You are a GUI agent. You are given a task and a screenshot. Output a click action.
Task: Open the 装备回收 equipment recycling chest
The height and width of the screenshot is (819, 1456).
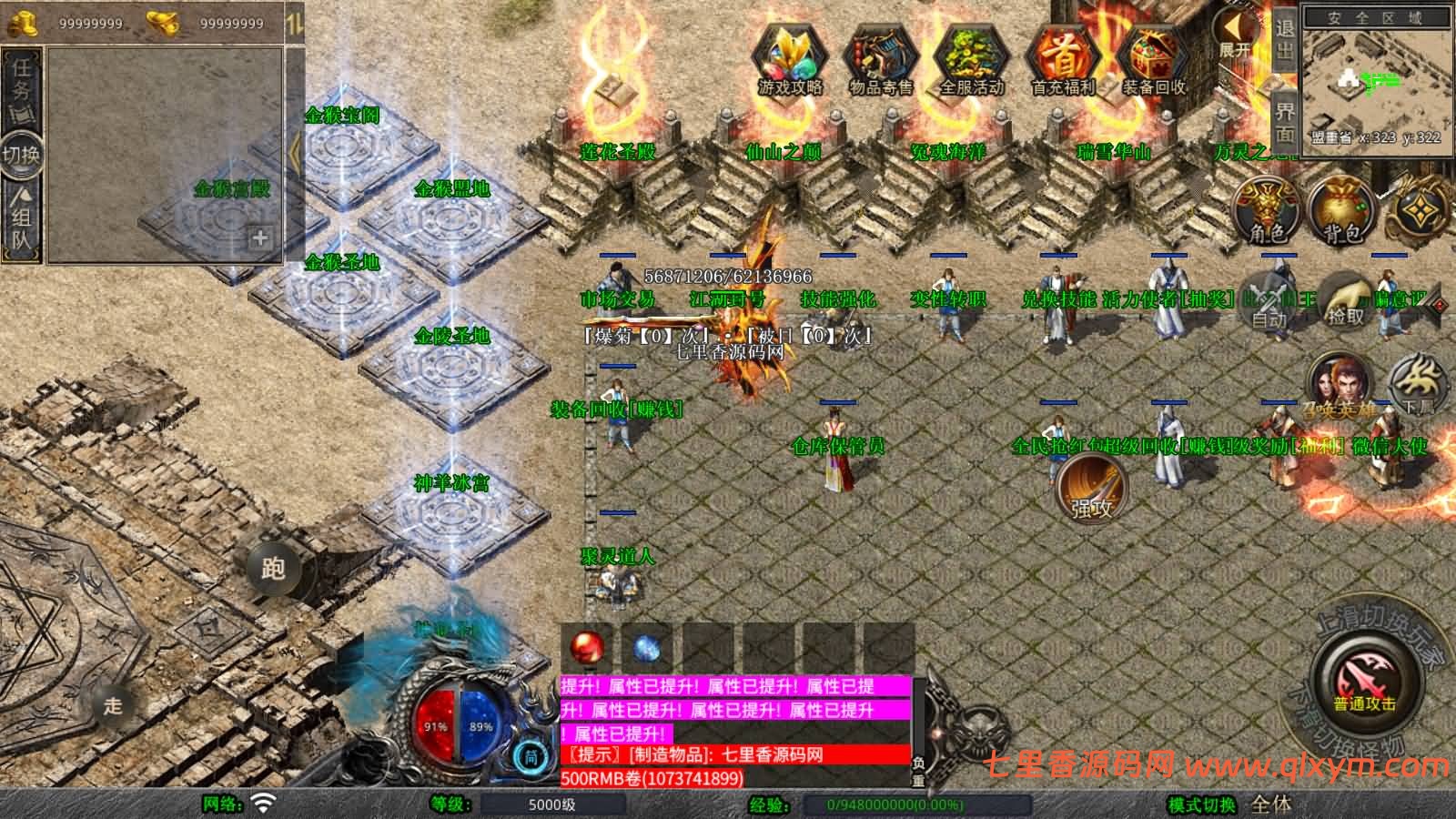(x=1153, y=60)
